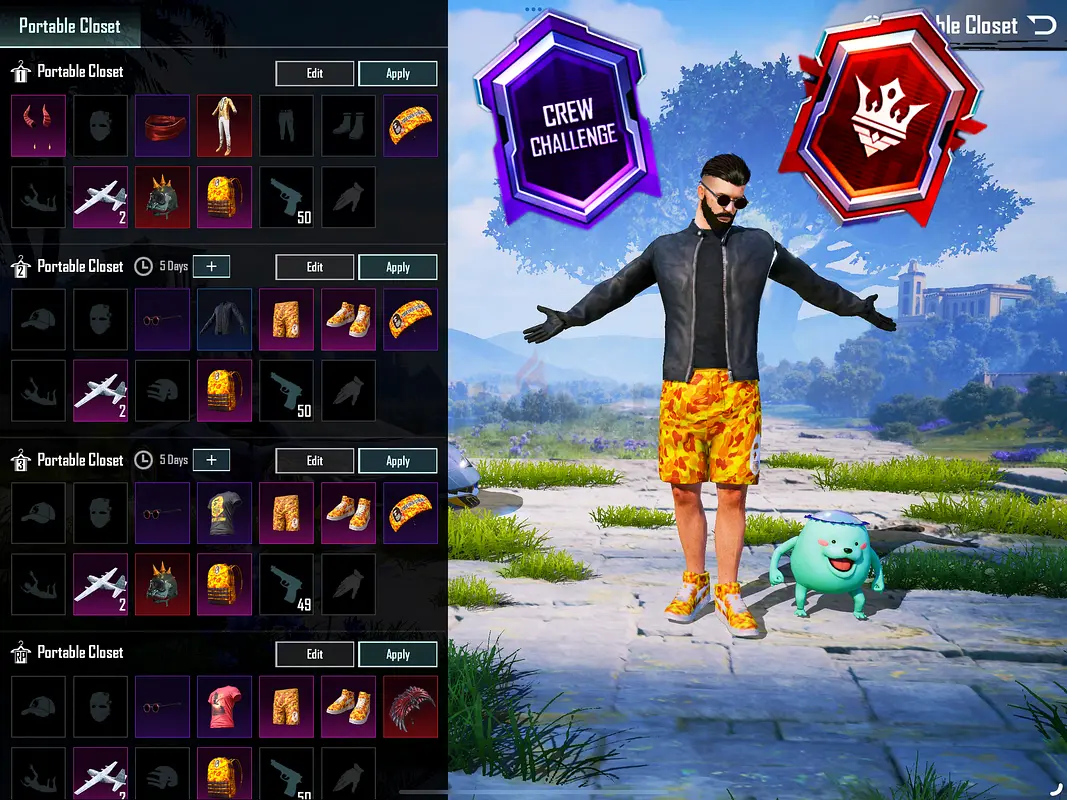The image size is (1067, 800).
Task: Open the Portable Closet header tab
Action: [70, 25]
